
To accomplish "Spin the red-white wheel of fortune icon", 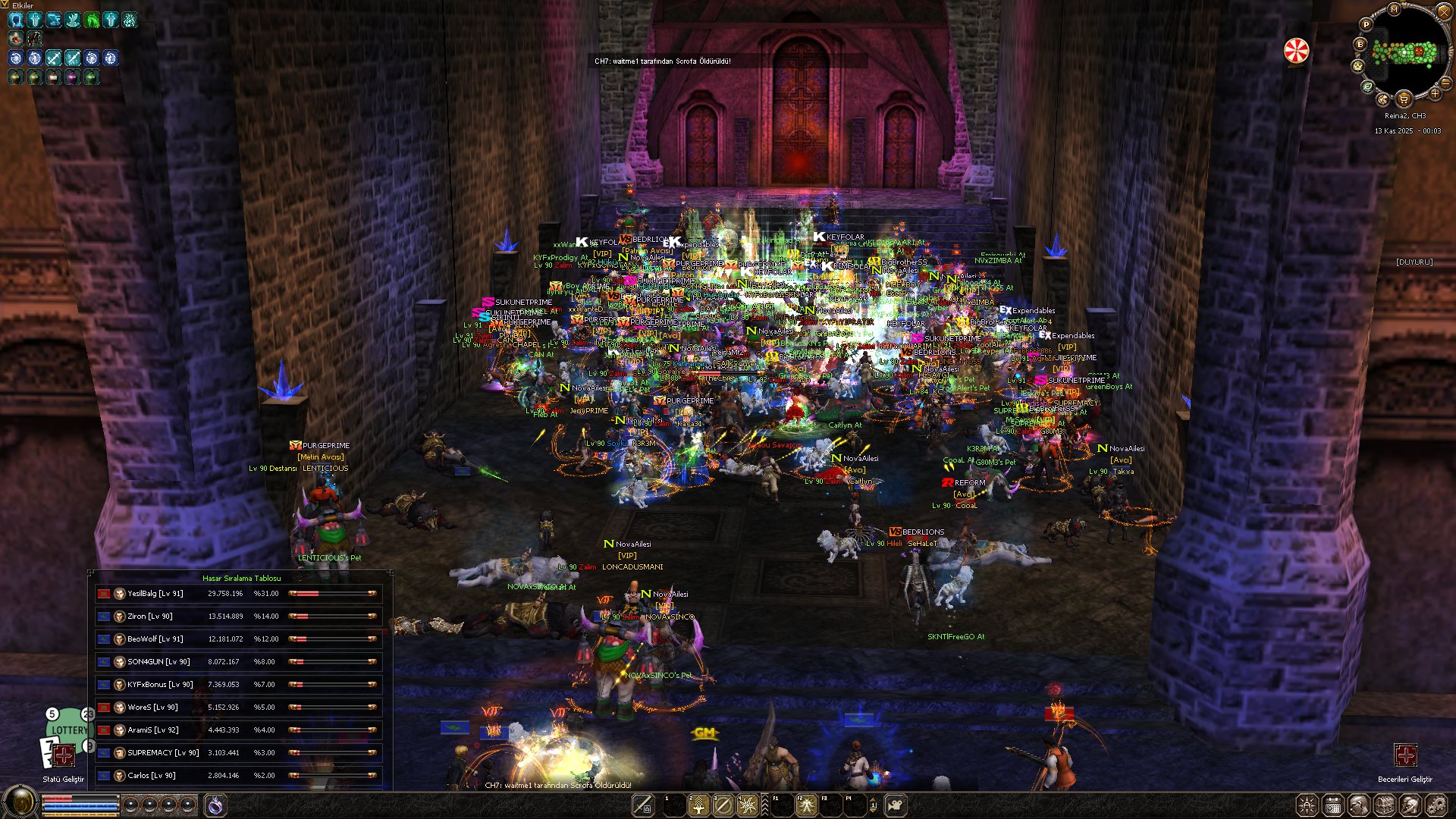I will [1296, 51].
